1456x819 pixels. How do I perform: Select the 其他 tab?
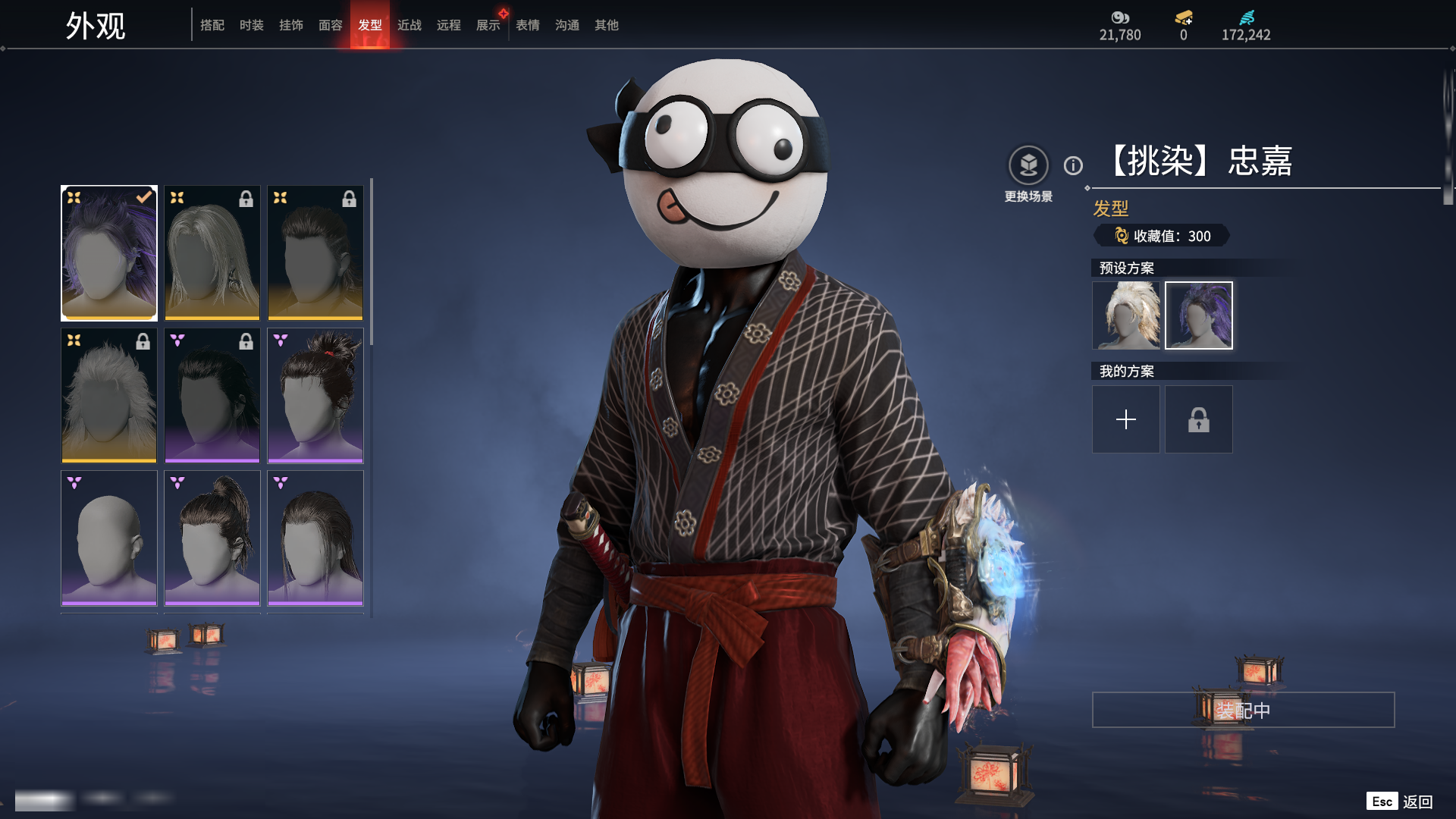[607, 25]
